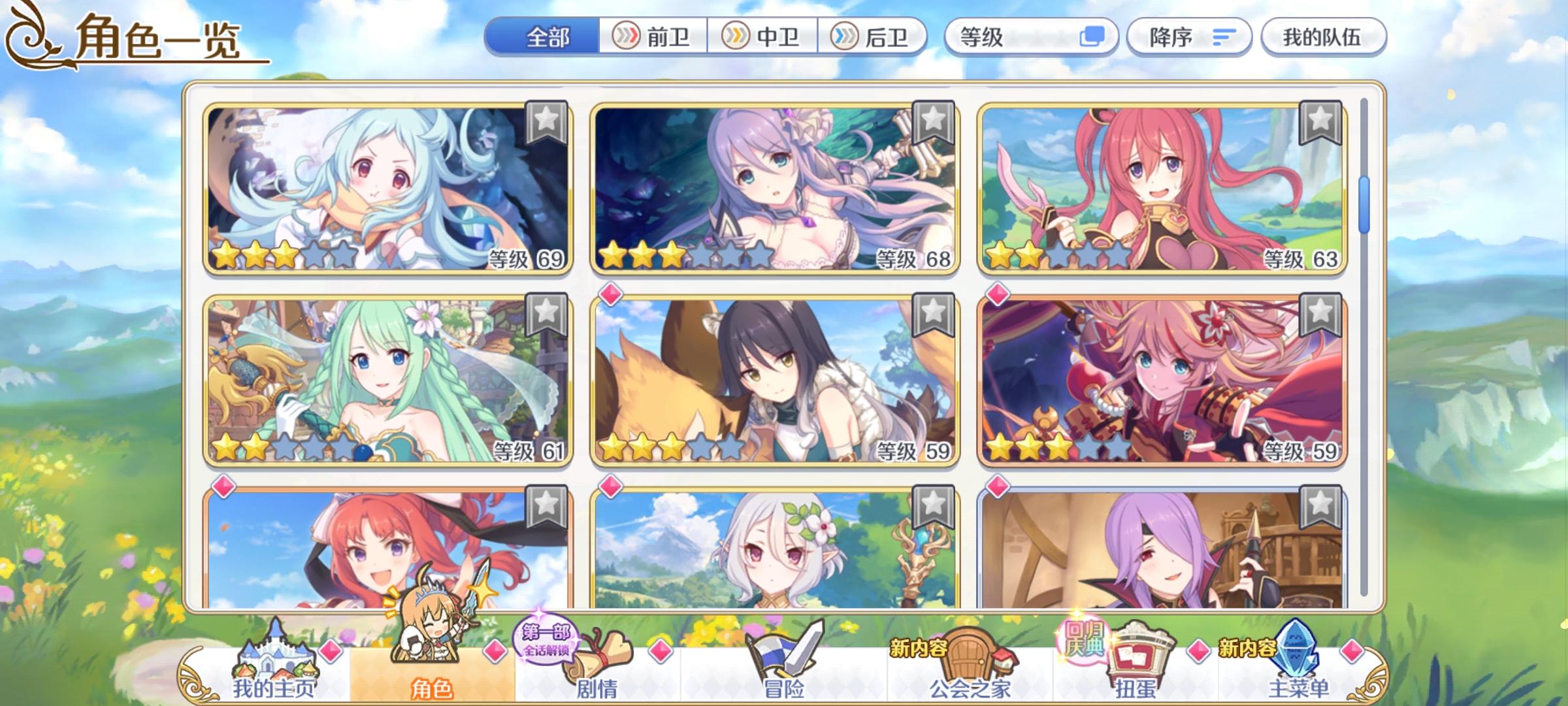The height and width of the screenshot is (706, 1568).
Task: Click the copy icon beside the 等级 filter
Action: tap(1096, 37)
